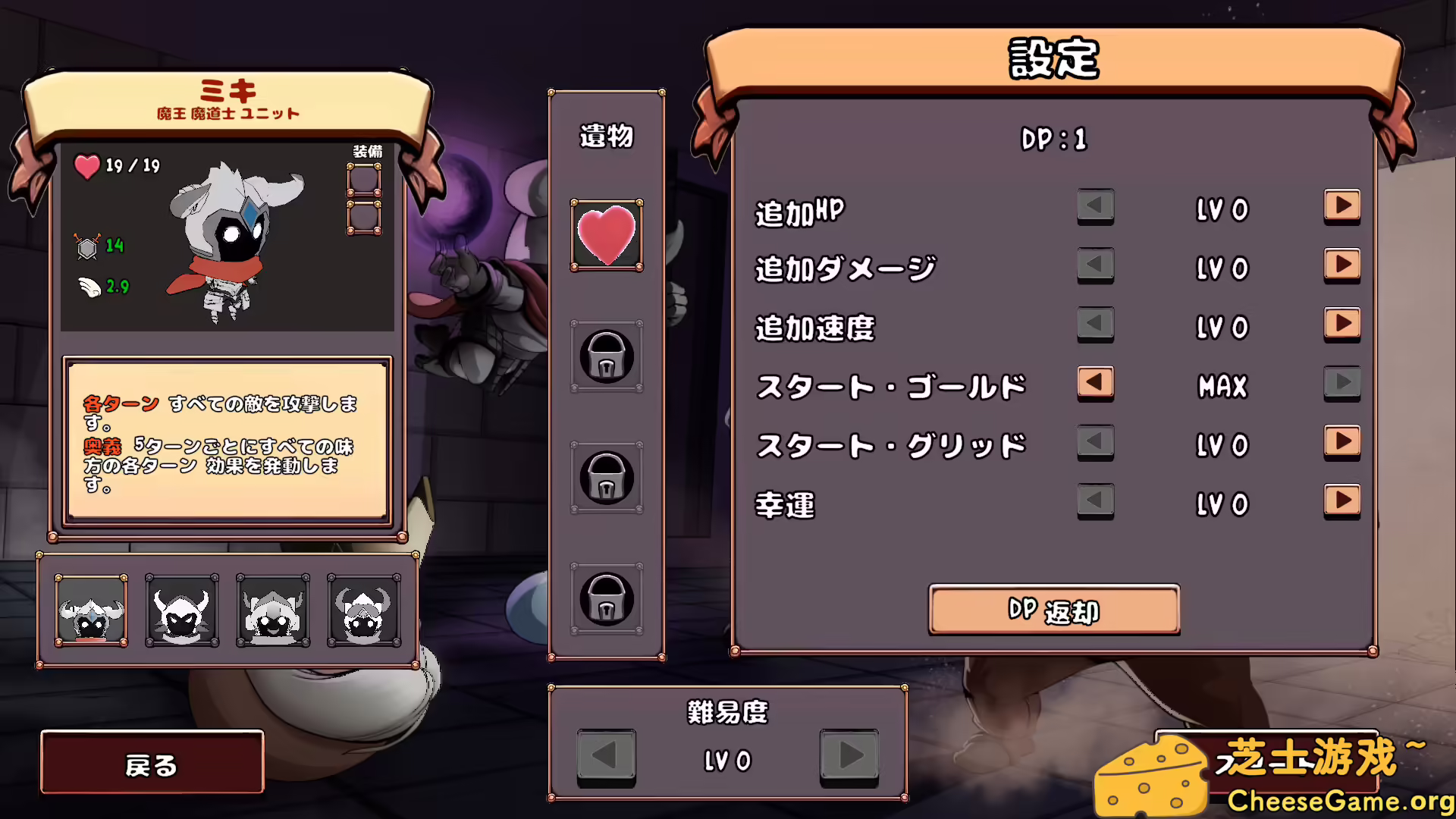Click the second locked relic slot
The width and height of the screenshot is (1456, 819).
coord(606,478)
